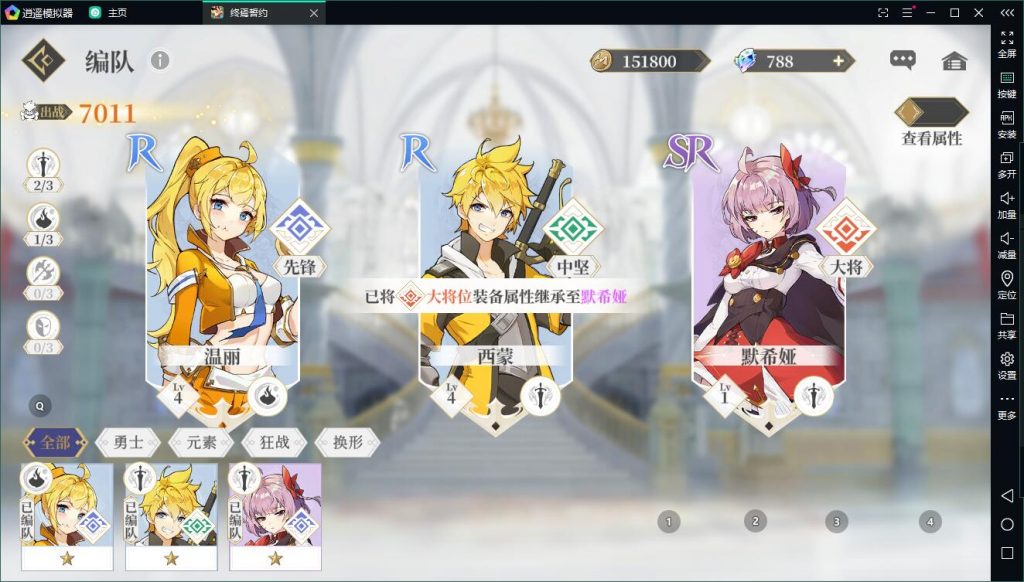This screenshot has height=582, width=1024.
Task: Filter heroes by 换形 class
Action: click(x=347, y=442)
